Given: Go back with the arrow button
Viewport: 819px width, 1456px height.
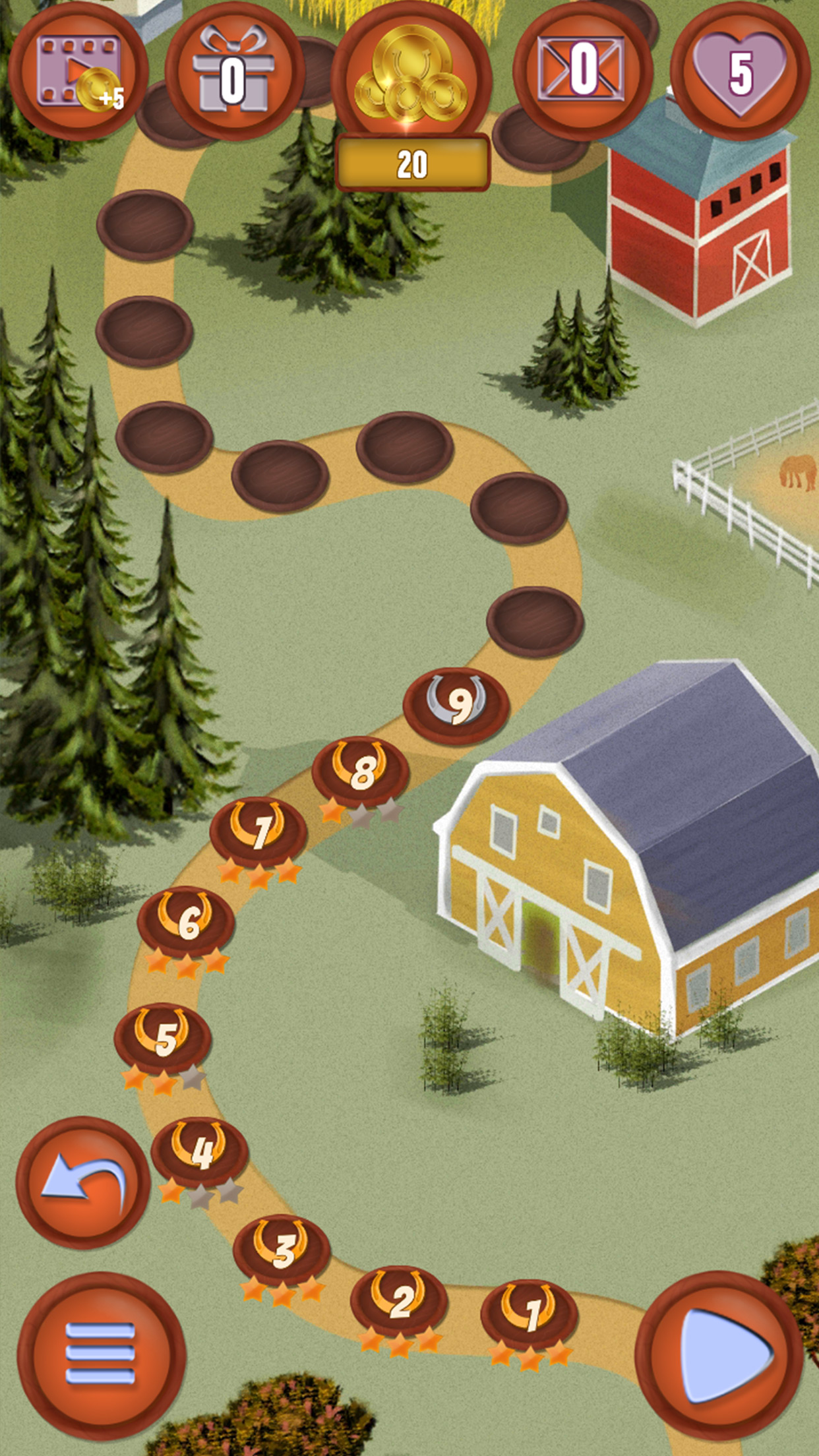Looking at the screenshot, I should coord(83,1183).
